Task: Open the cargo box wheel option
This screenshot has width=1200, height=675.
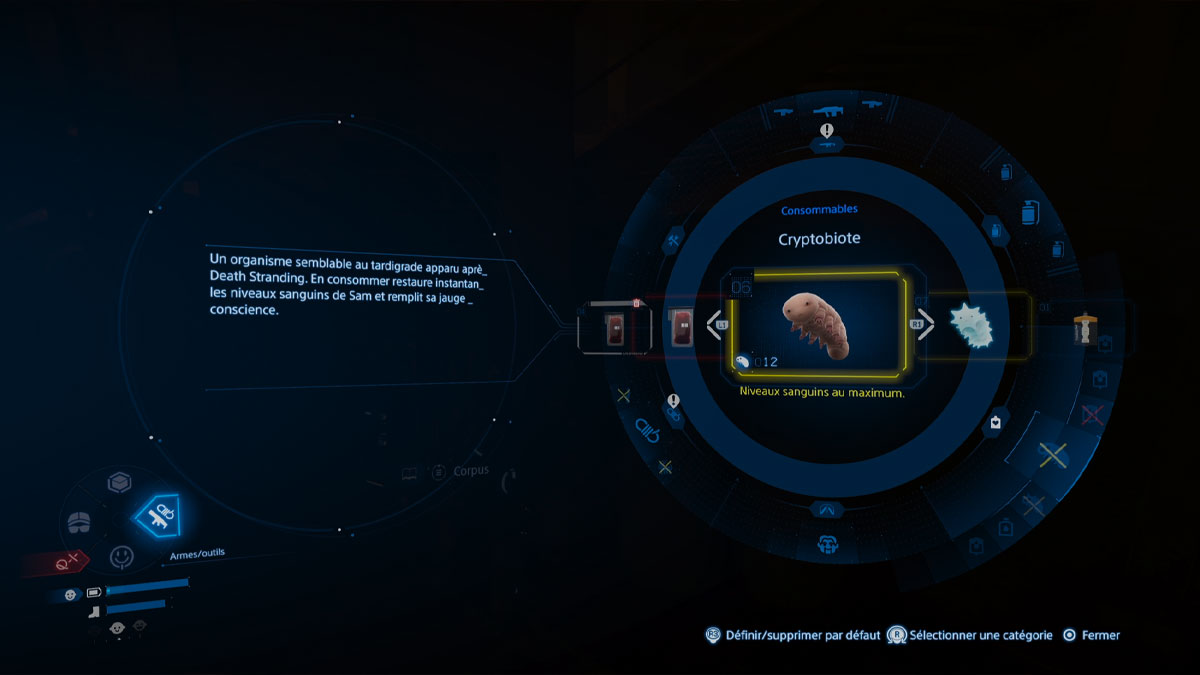Action: 120,483
